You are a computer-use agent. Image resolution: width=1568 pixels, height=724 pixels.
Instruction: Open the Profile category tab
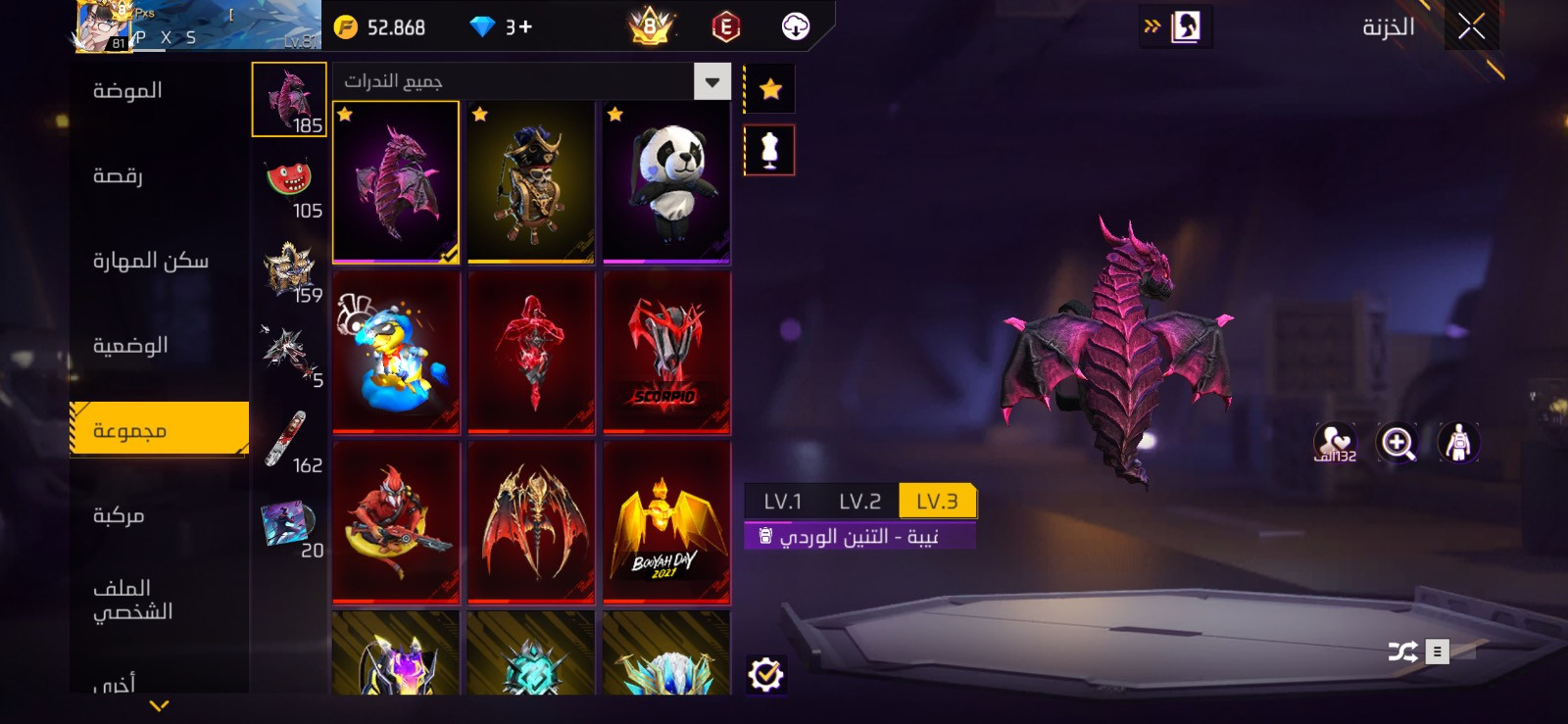click(132, 600)
